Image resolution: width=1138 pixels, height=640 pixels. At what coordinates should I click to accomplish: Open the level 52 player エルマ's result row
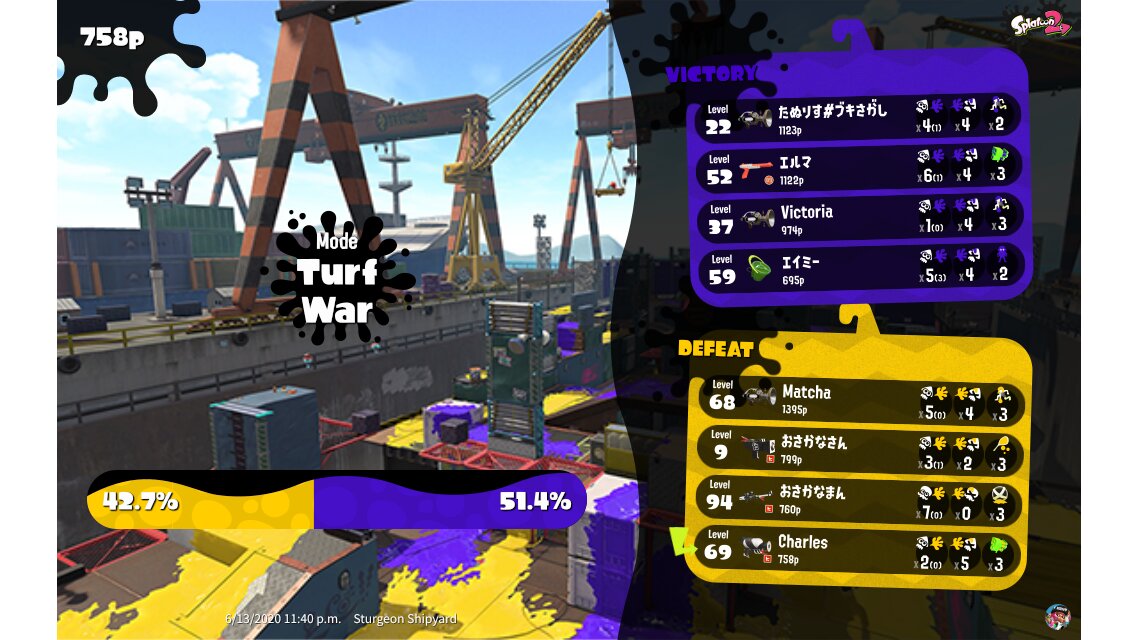click(860, 168)
